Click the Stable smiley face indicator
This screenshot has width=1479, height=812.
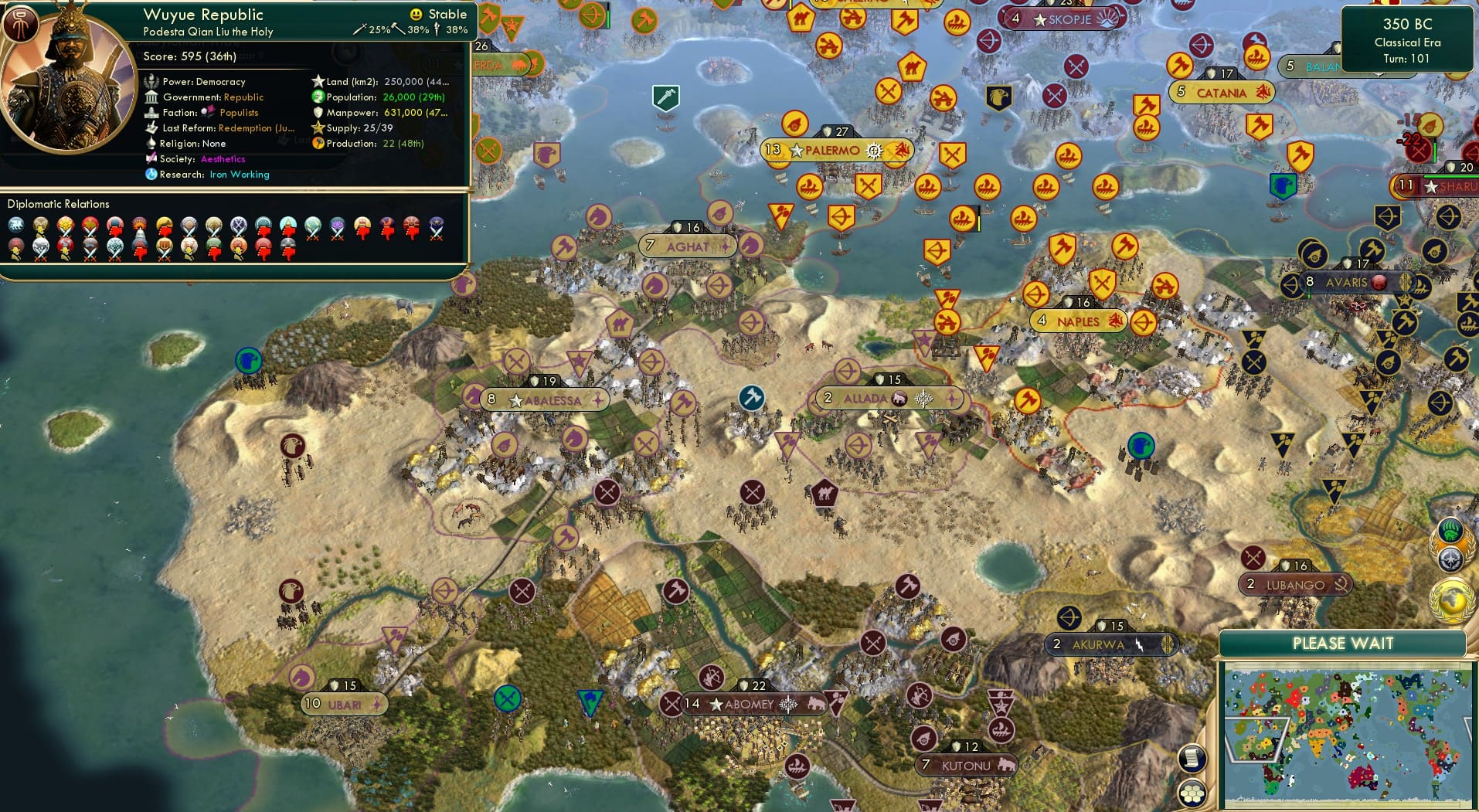416,13
